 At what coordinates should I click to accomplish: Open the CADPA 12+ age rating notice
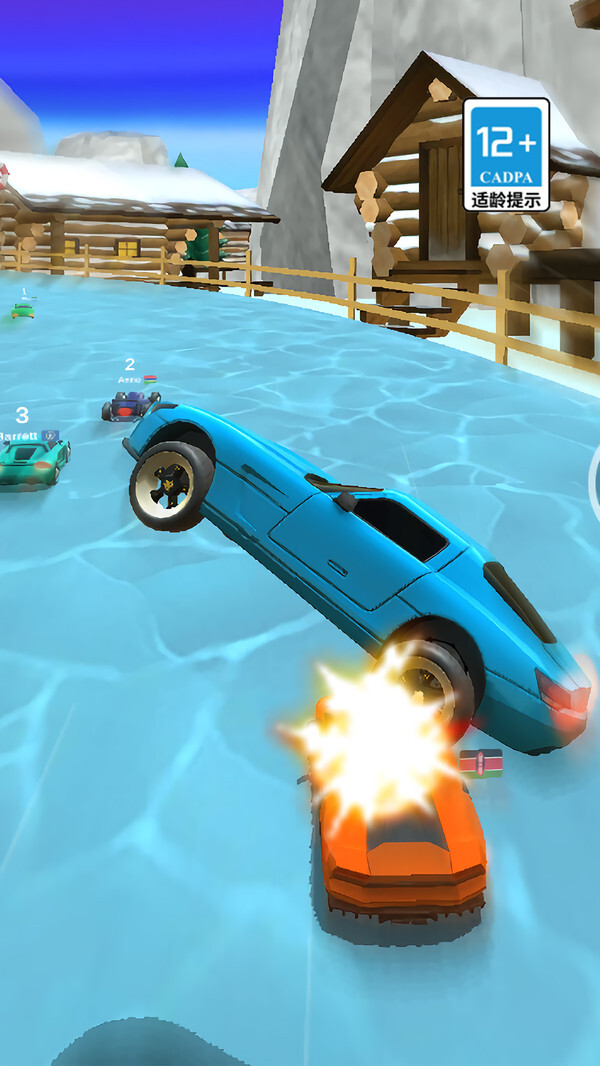[x=506, y=154]
